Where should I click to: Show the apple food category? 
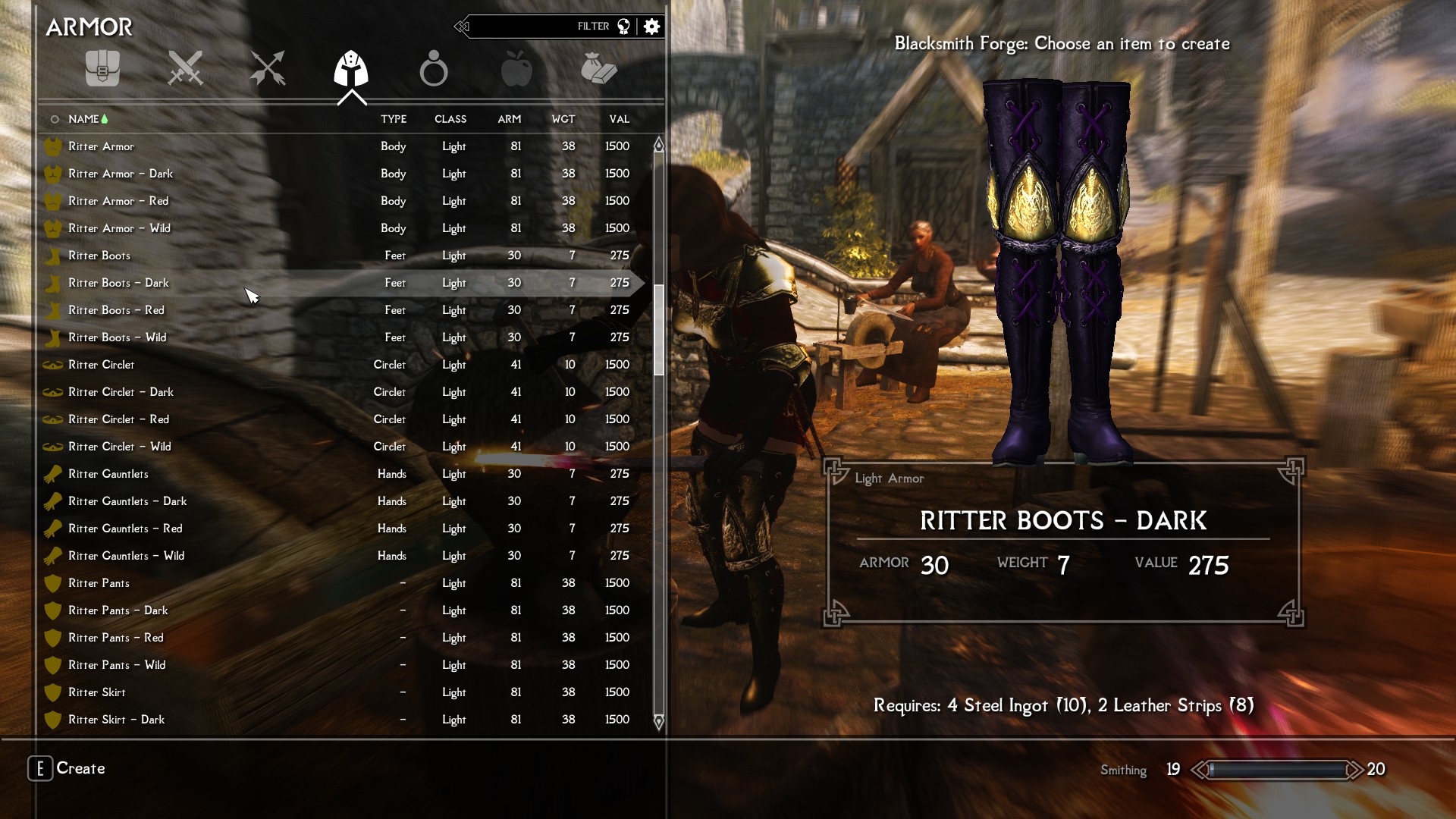[516, 68]
